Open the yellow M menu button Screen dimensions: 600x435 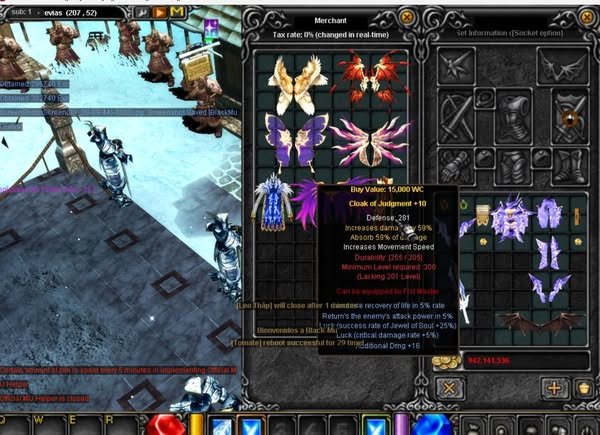177,12
